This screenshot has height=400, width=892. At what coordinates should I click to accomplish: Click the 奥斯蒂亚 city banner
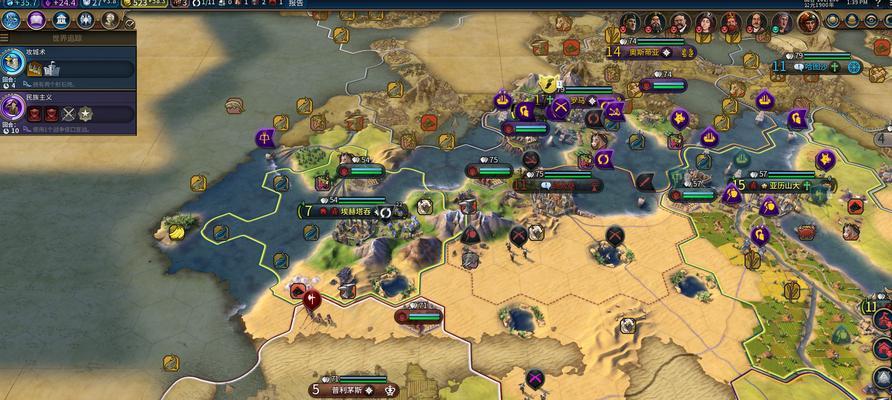(x=652, y=52)
